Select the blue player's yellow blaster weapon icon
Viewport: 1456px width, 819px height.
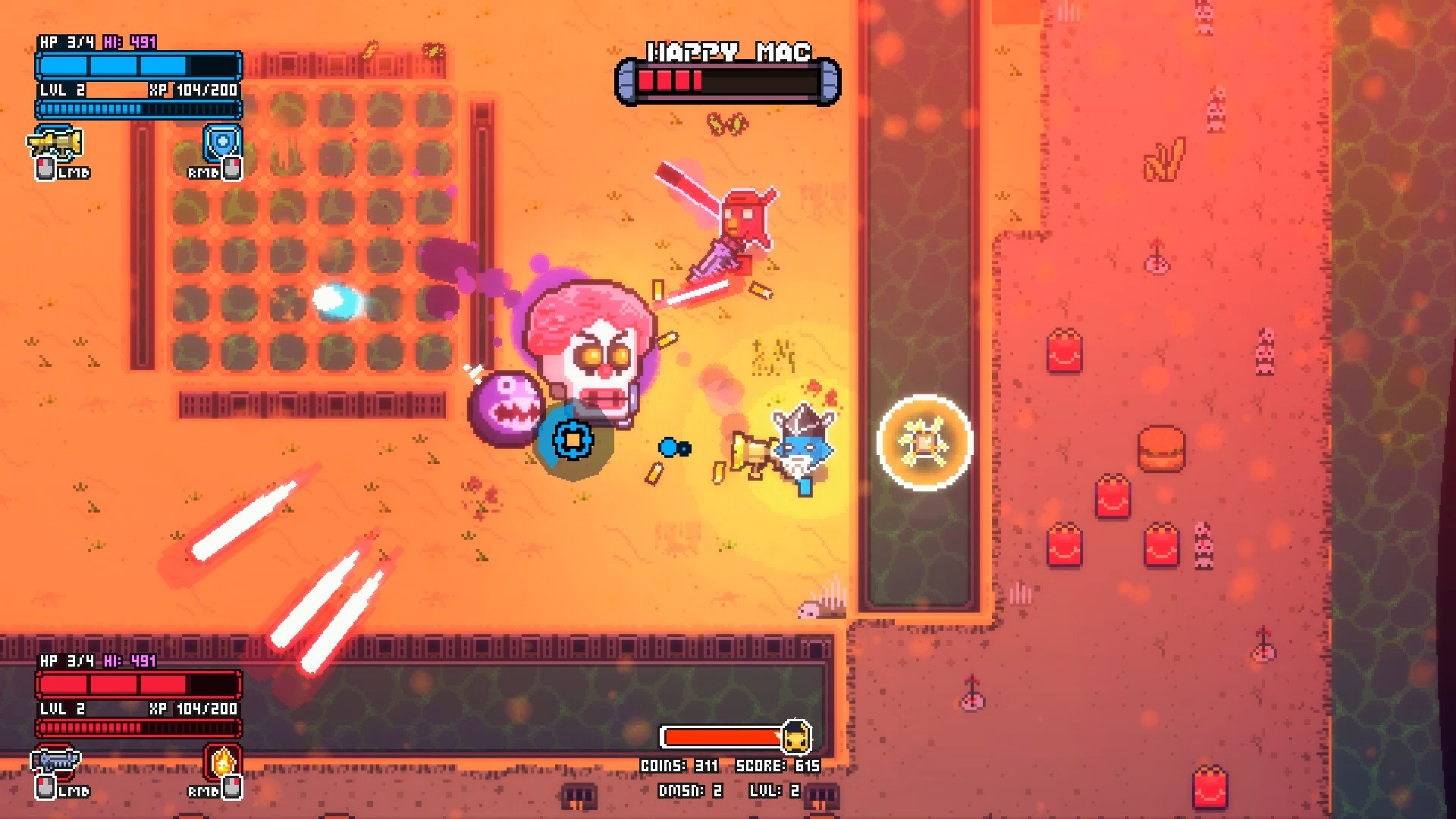tap(55, 143)
